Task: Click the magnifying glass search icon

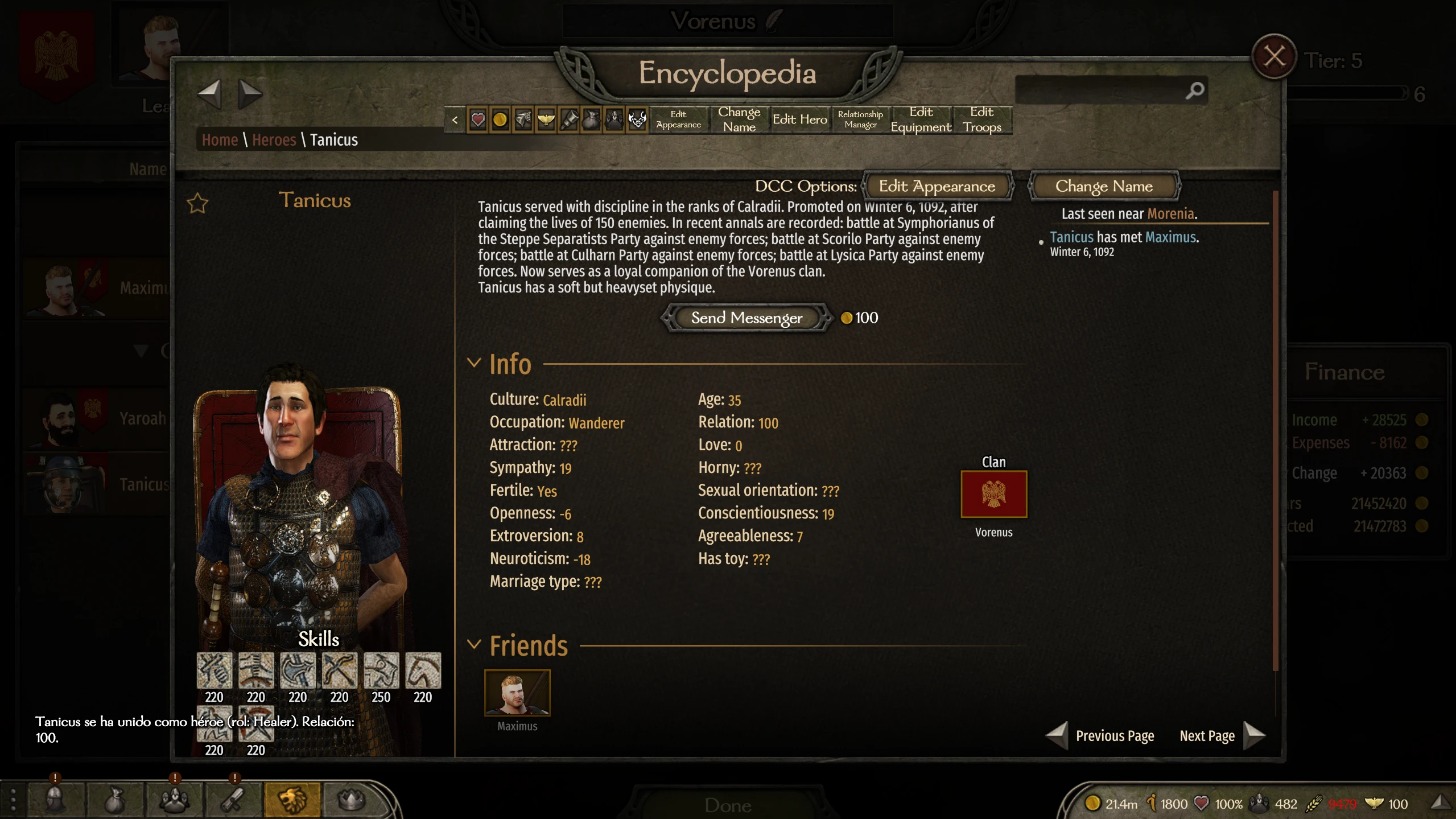Action: coord(1195,90)
